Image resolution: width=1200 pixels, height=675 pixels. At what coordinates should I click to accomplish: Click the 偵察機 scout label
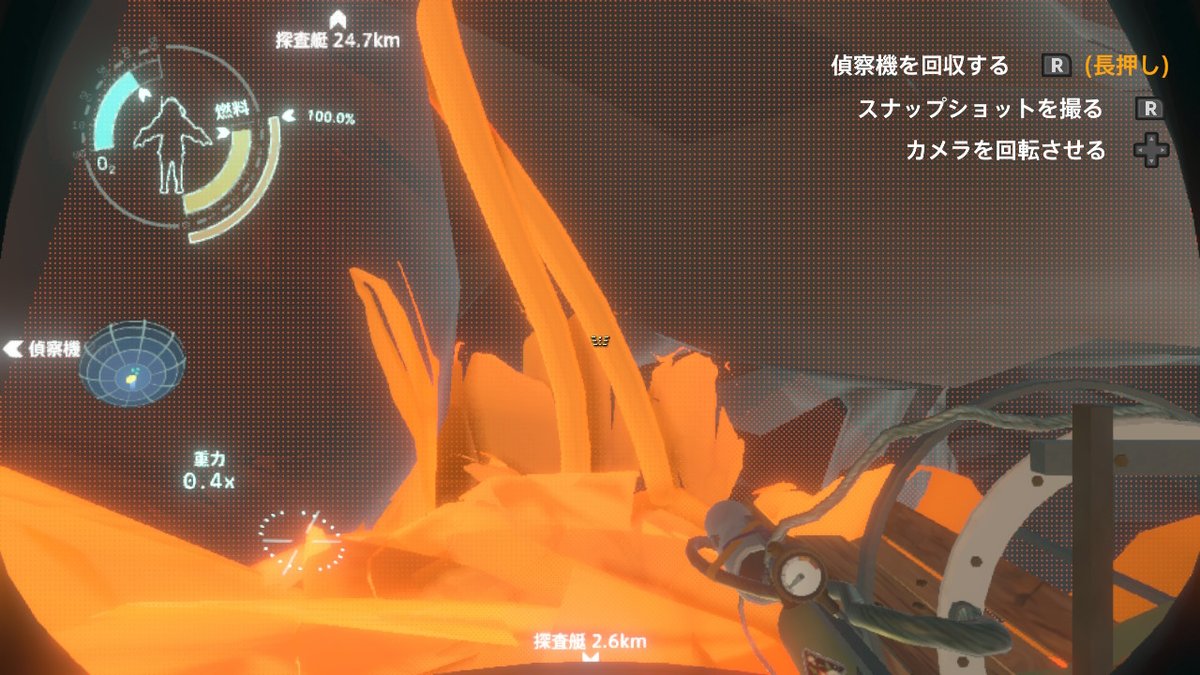pos(45,349)
